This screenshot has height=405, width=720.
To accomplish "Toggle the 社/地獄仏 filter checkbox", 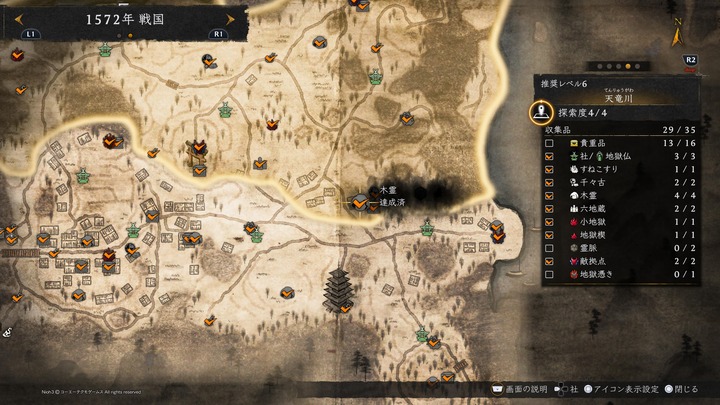I will click(549, 157).
